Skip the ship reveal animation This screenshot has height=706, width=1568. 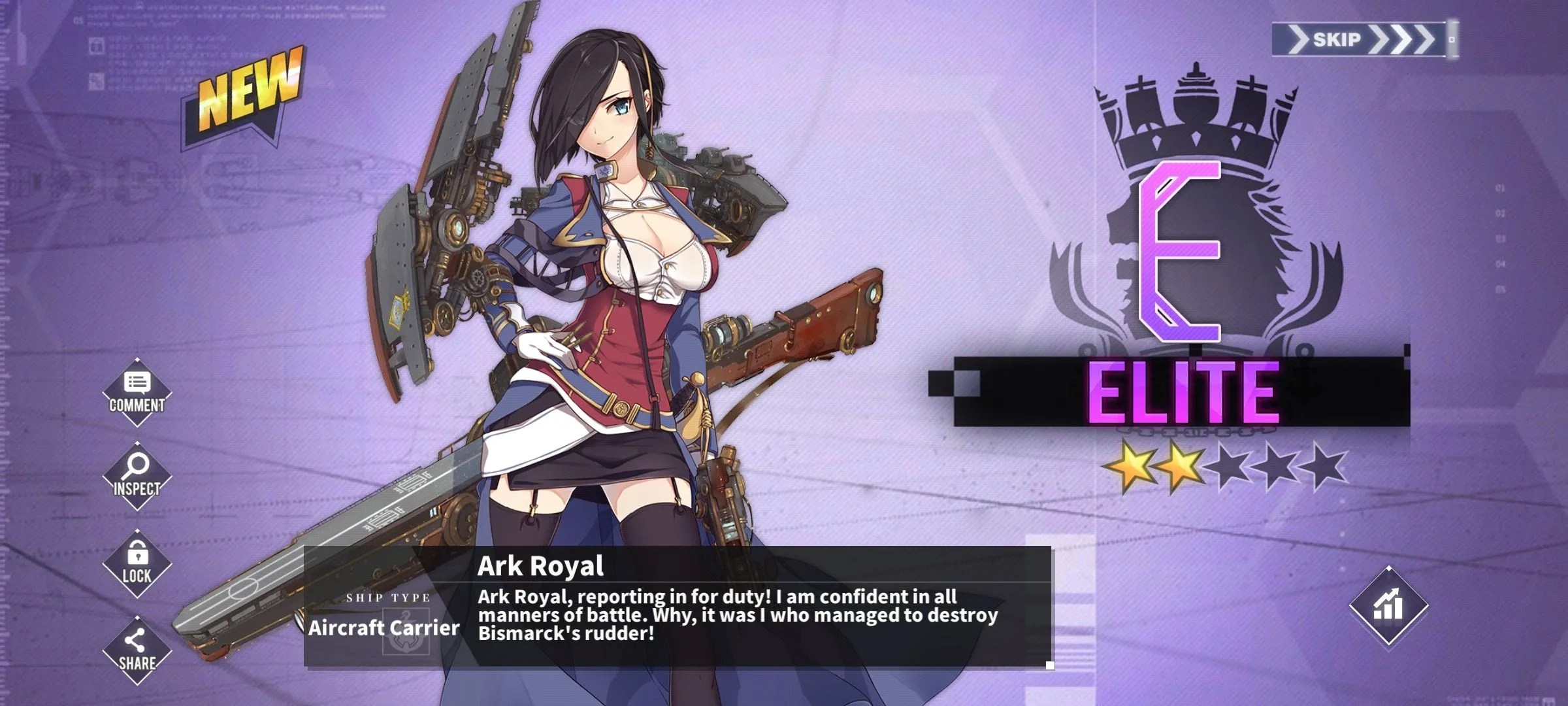point(1361,40)
